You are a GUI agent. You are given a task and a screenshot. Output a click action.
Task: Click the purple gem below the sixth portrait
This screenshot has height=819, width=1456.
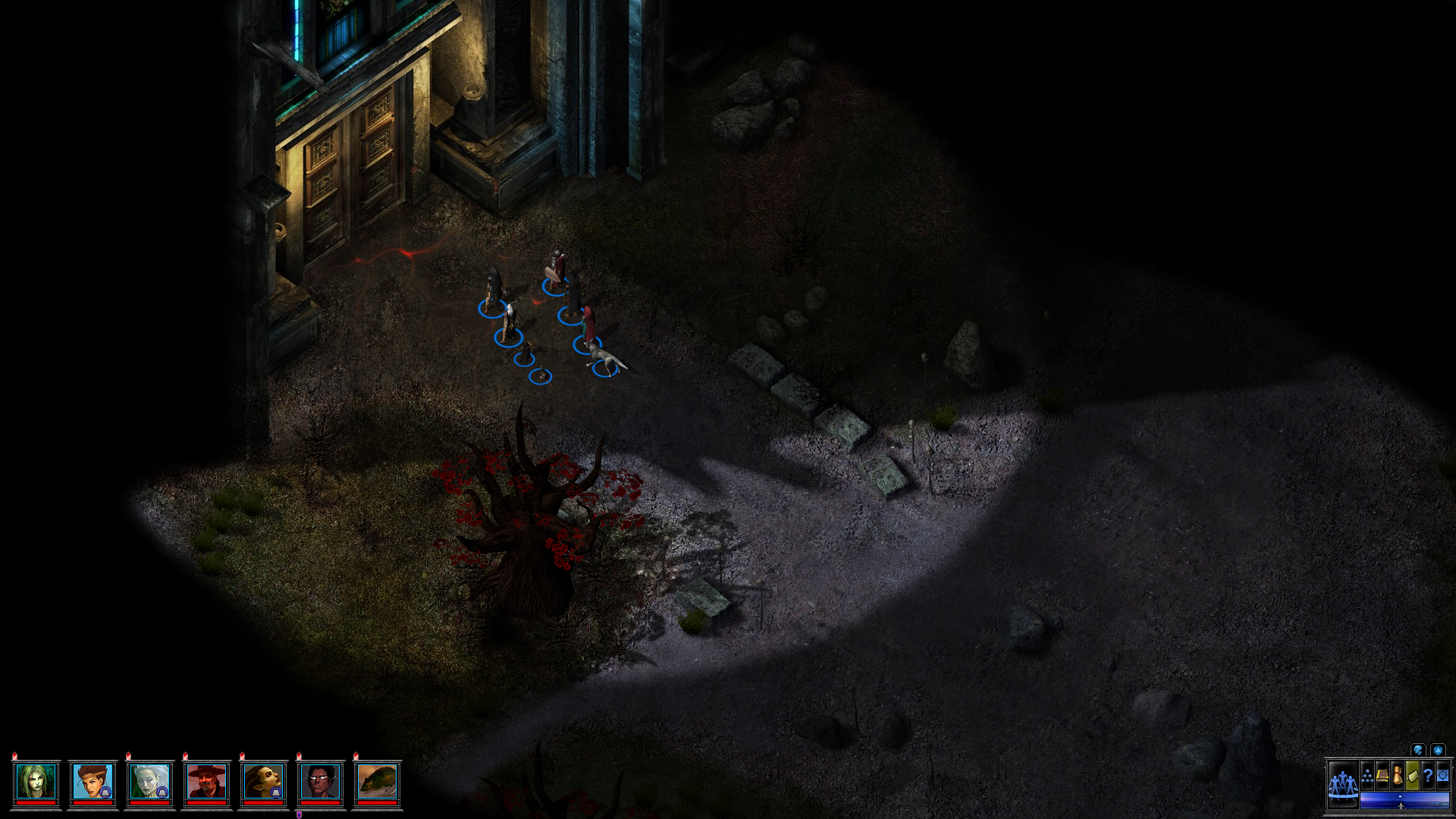click(x=299, y=814)
